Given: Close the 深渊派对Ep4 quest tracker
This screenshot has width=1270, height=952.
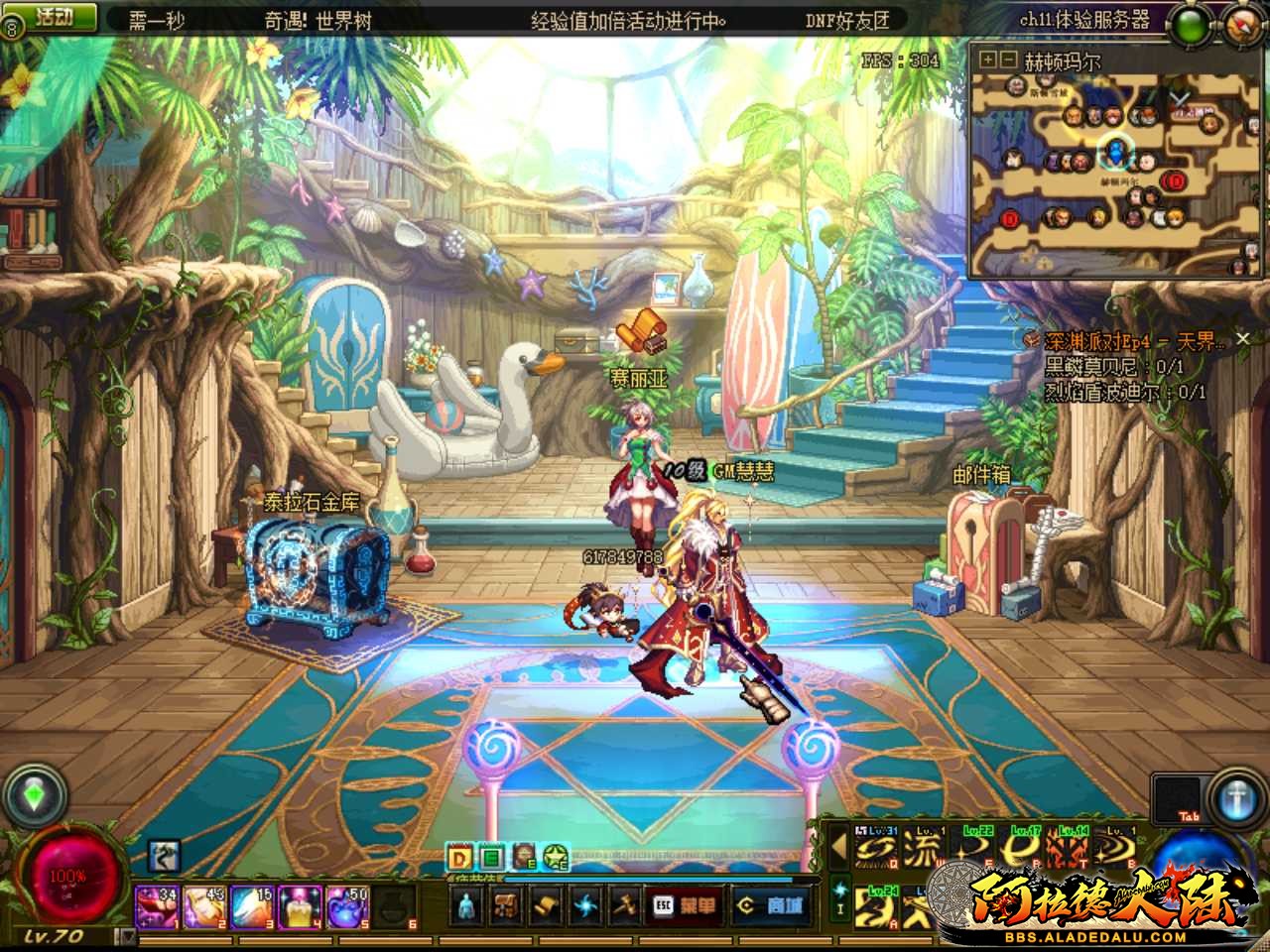Looking at the screenshot, I should tap(1242, 340).
